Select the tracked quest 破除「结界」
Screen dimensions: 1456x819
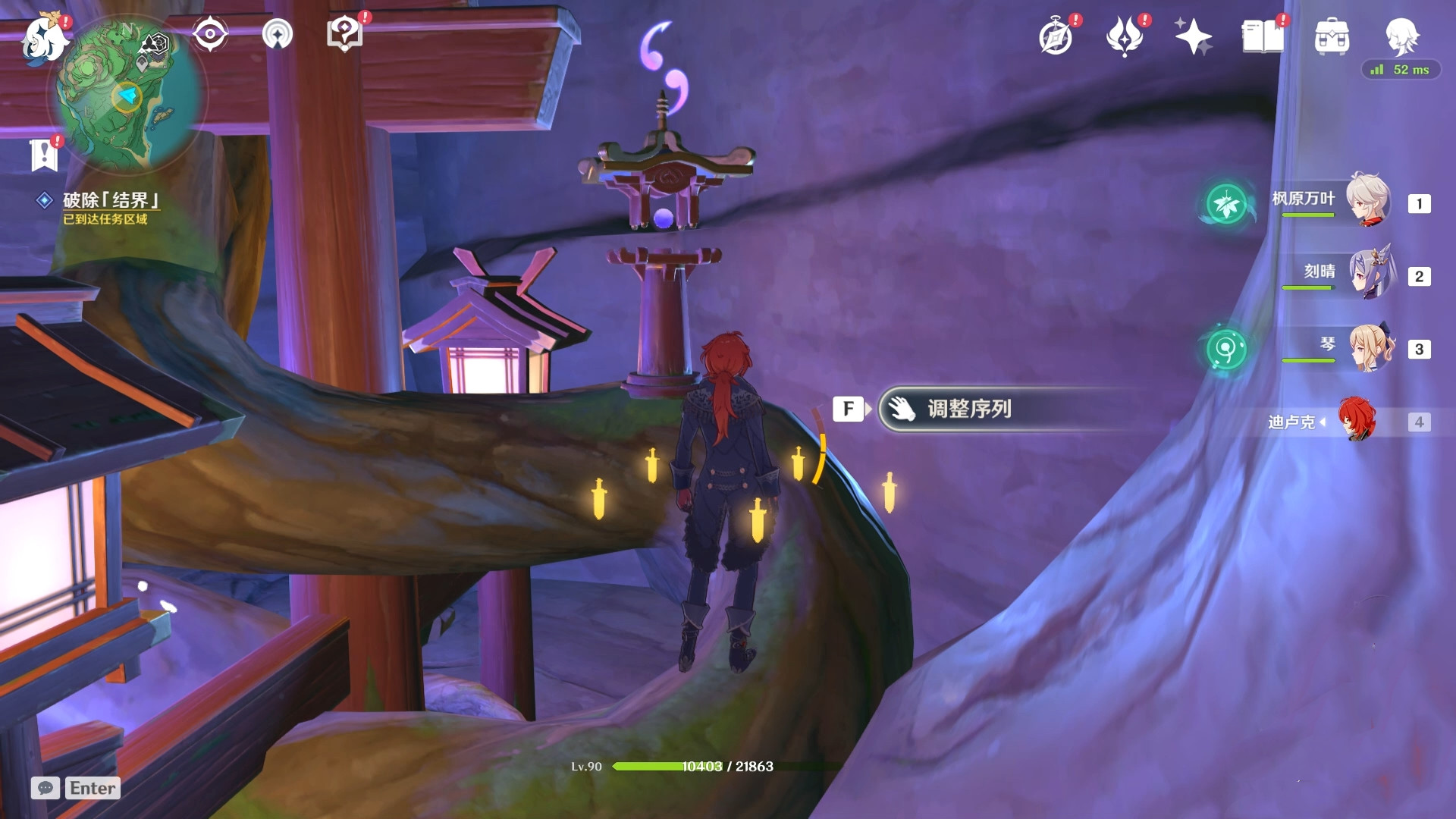pos(111,200)
